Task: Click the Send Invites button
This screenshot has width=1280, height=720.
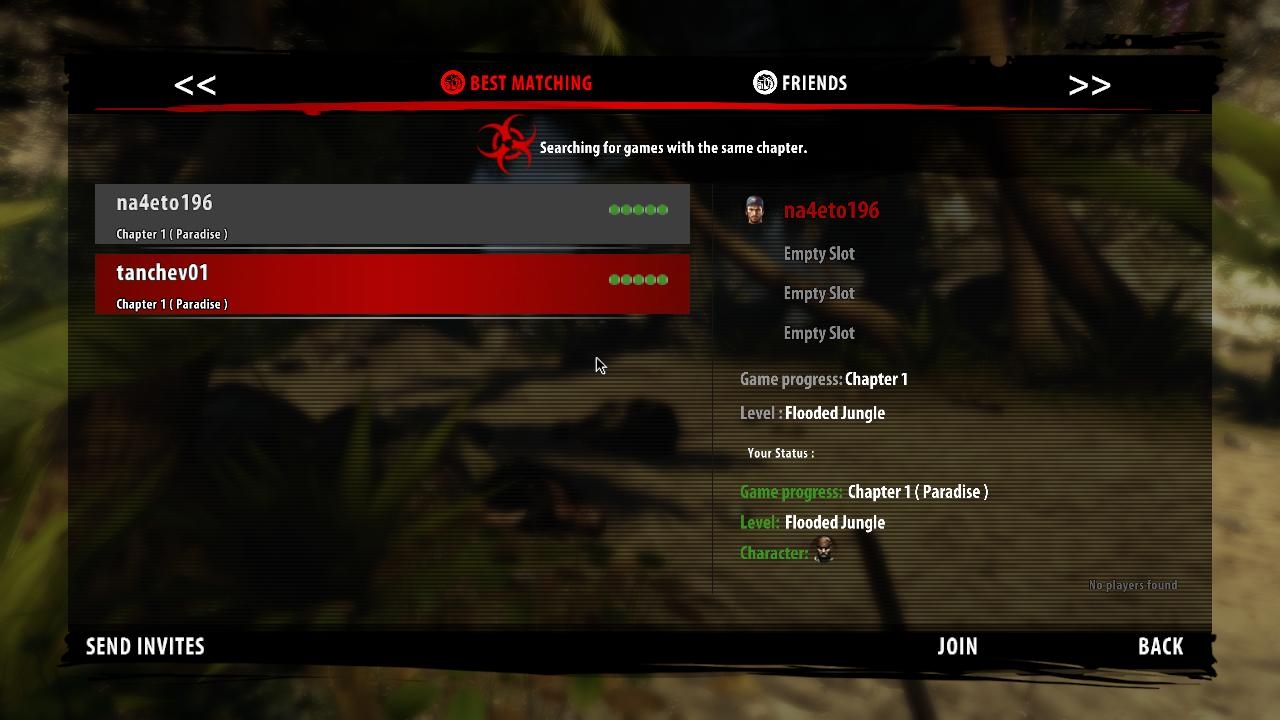Action: (145, 646)
